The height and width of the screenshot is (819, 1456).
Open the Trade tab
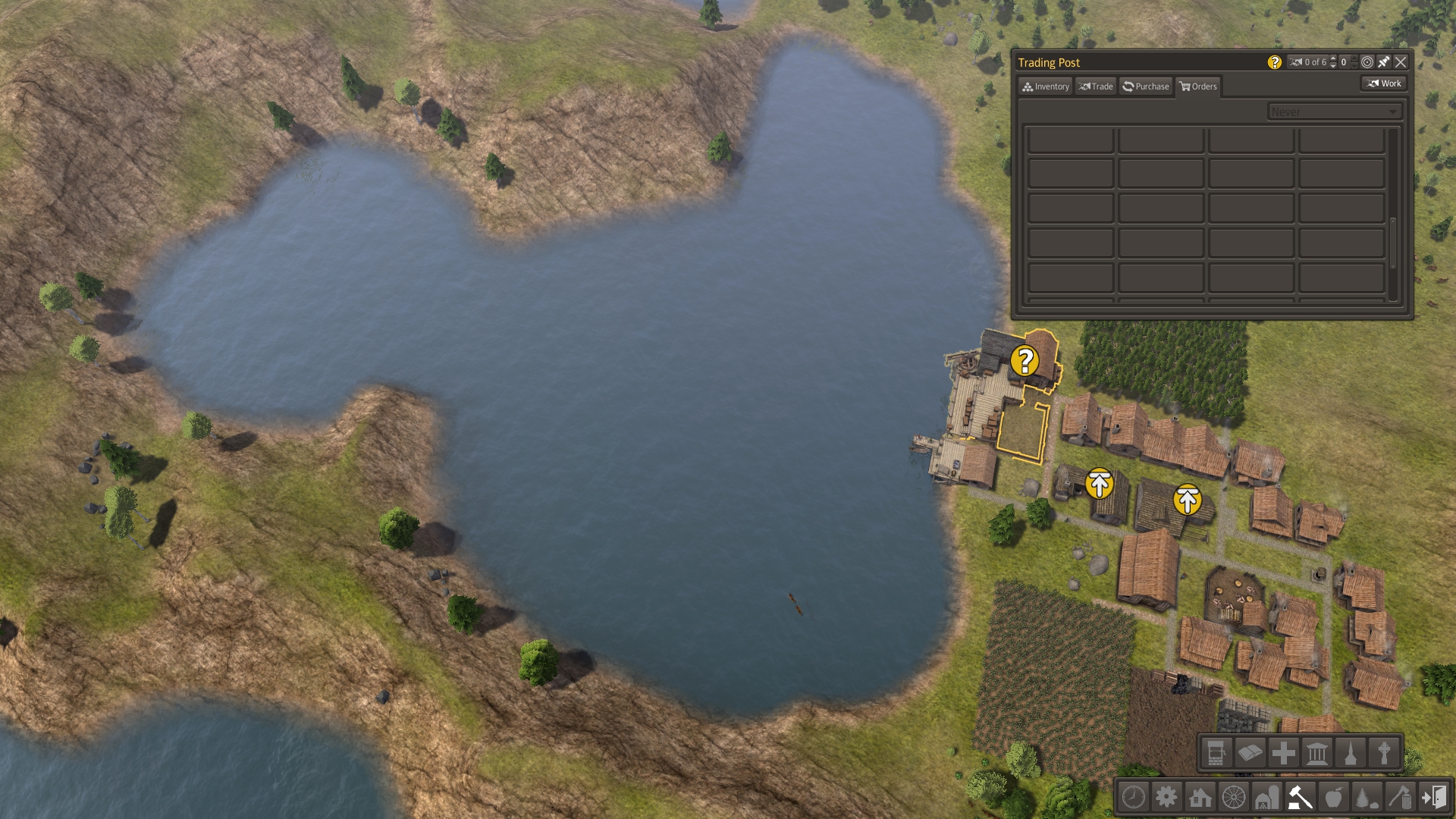coord(1096,86)
